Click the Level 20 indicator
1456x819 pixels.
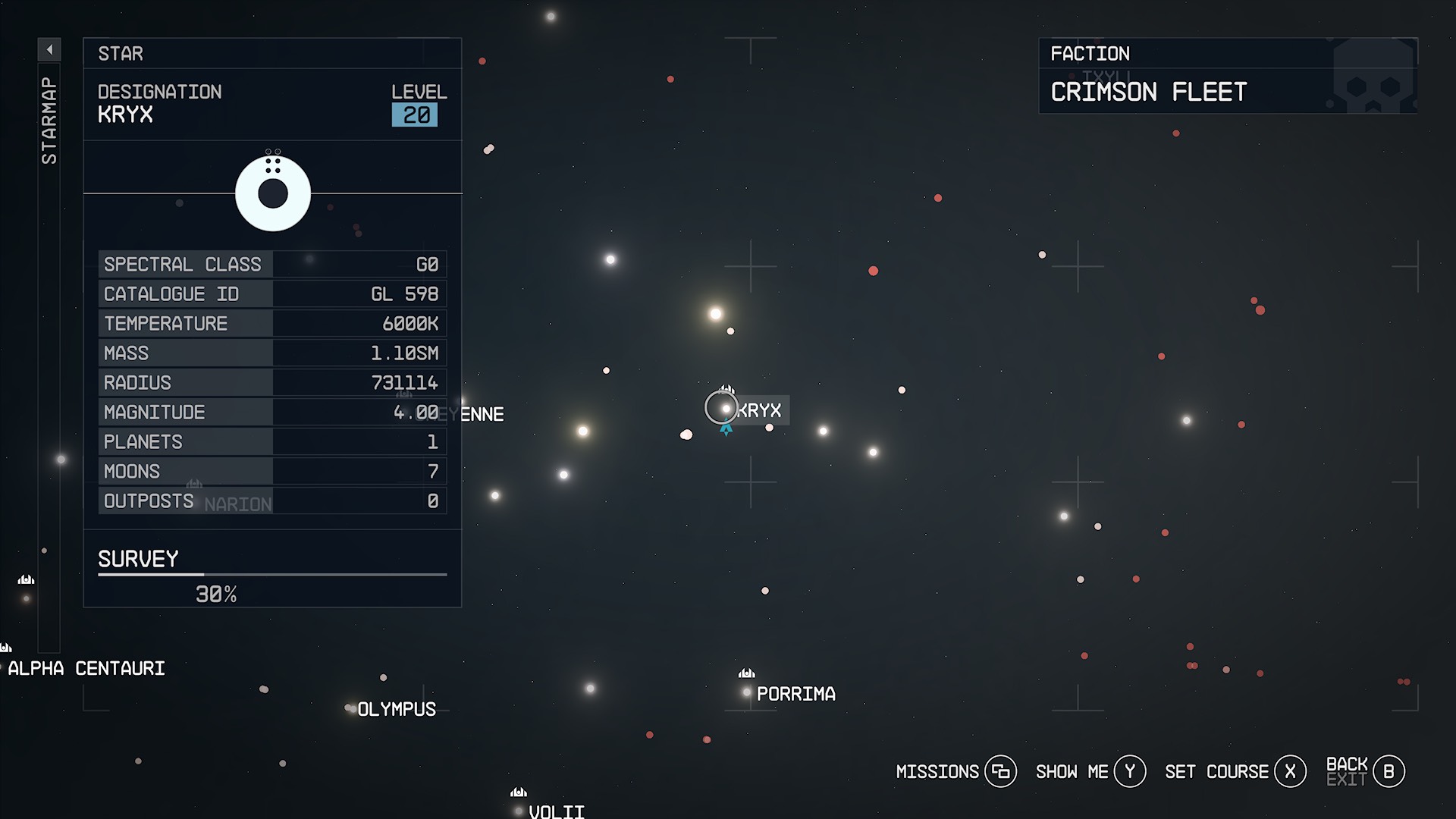[416, 115]
